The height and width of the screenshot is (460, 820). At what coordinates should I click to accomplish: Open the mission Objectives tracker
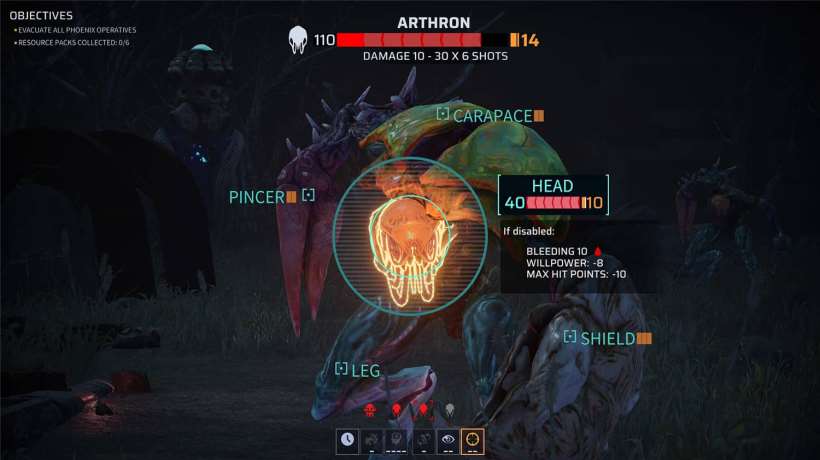tap(41, 16)
